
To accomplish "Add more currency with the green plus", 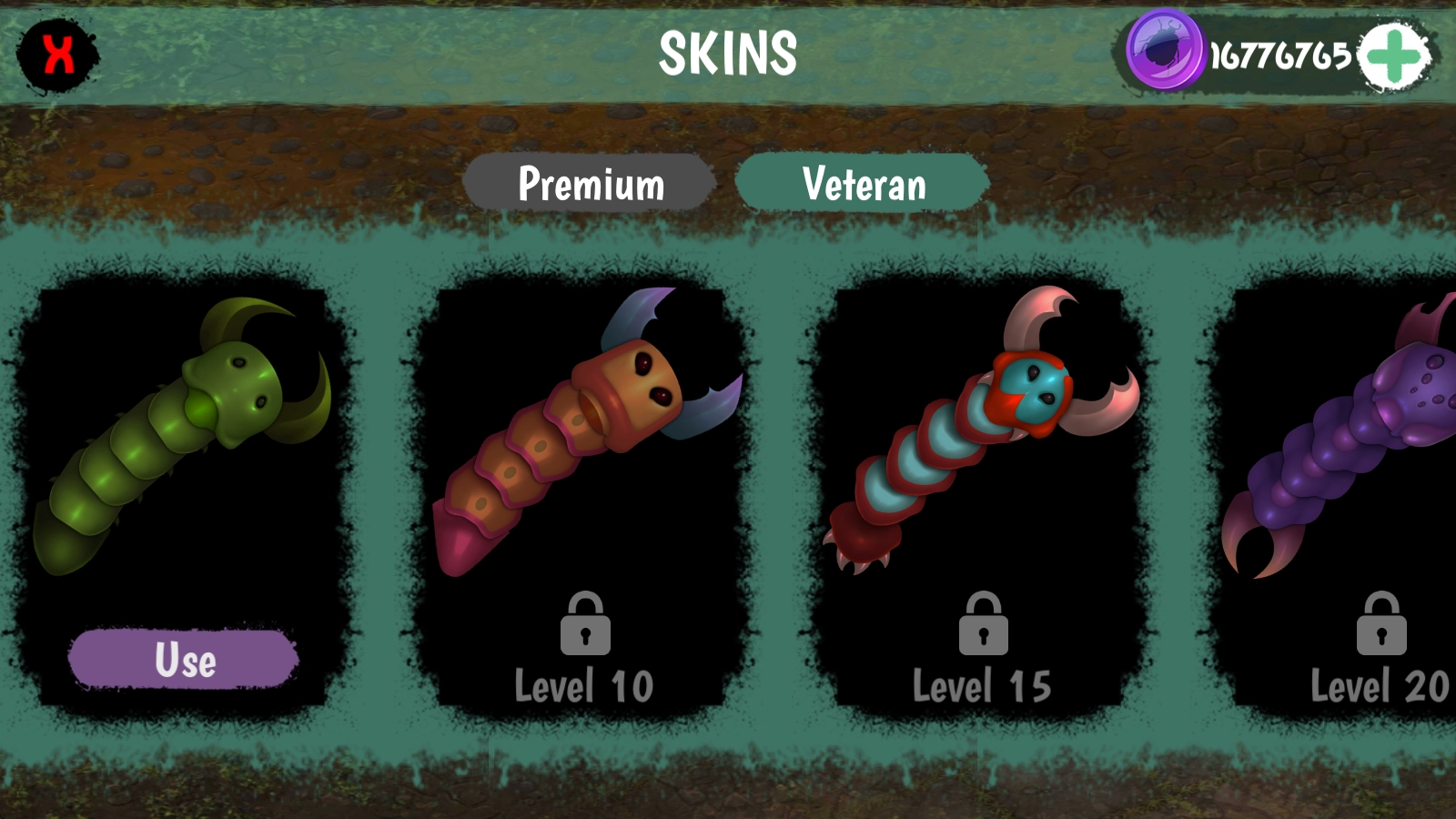I will click(1393, 56).
